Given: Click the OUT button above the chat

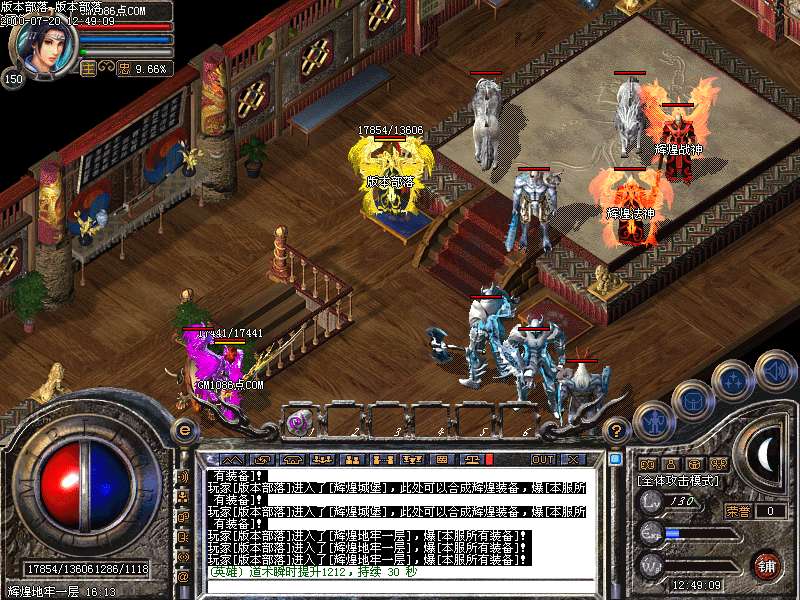Looking at the screenshot, I should pos(542,459).
